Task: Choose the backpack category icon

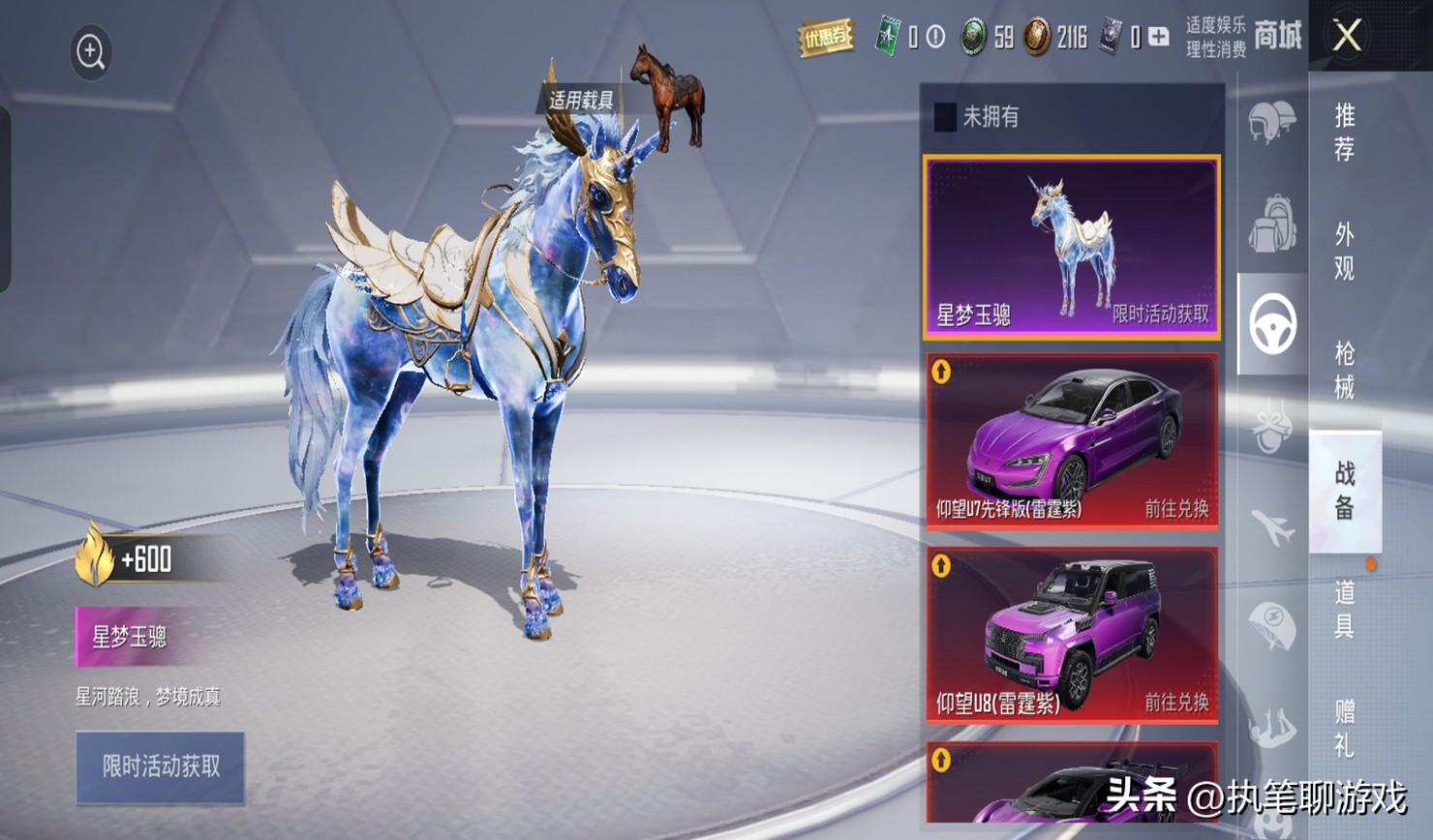Action: [x=1271, y=224]
